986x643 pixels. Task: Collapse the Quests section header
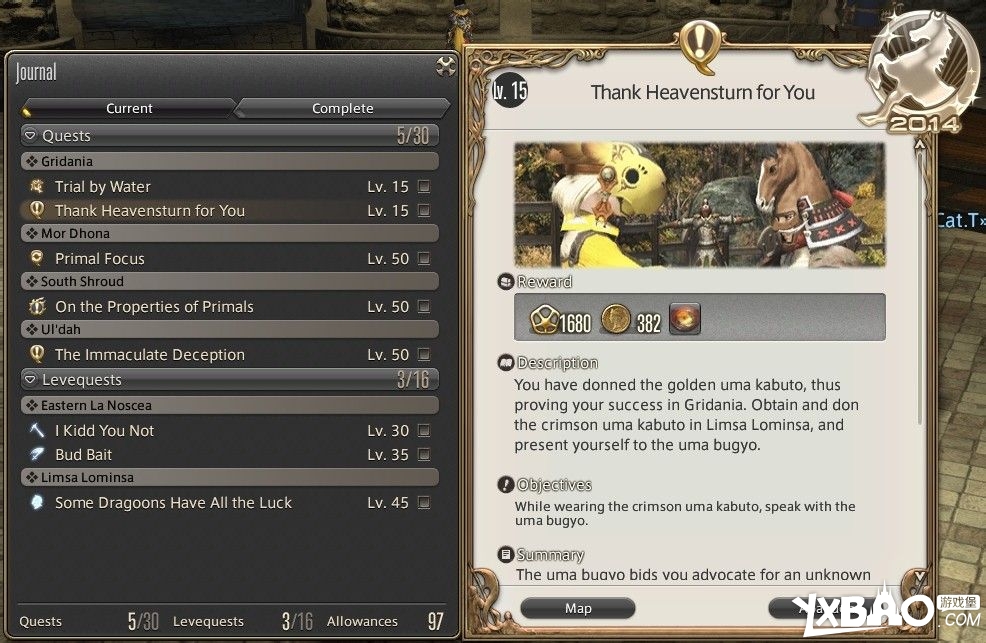[x=32, y=136]
